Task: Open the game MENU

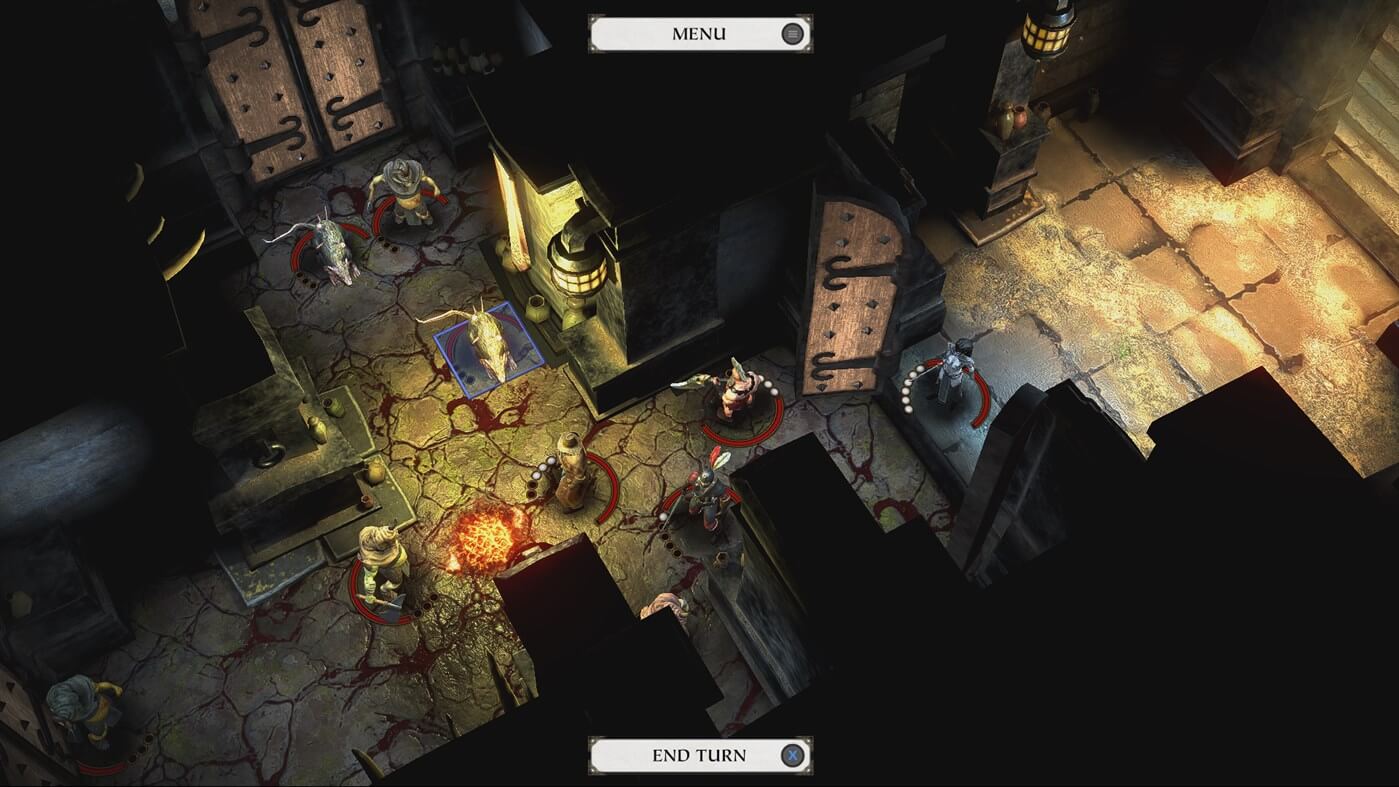Action: [699, 33]
